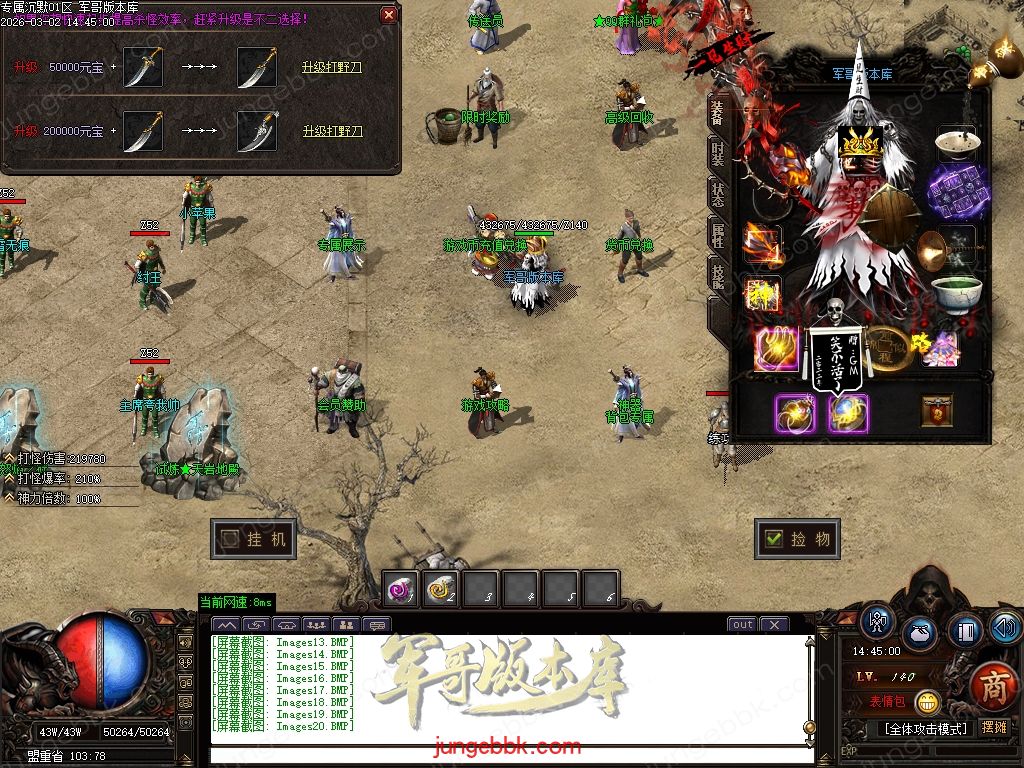Toggle sound with the speaker icon
The height and width of the screenshot is (768, 1024).
click(1004, 627)
